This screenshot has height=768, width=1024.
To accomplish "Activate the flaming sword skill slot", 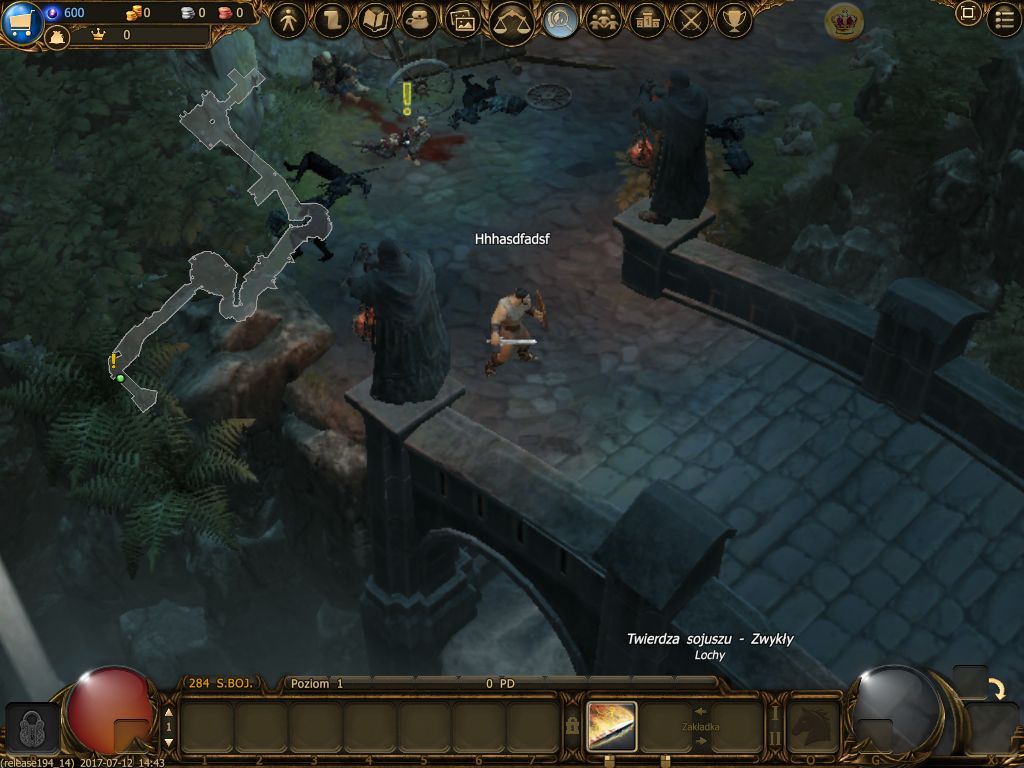I will (612, 726).
